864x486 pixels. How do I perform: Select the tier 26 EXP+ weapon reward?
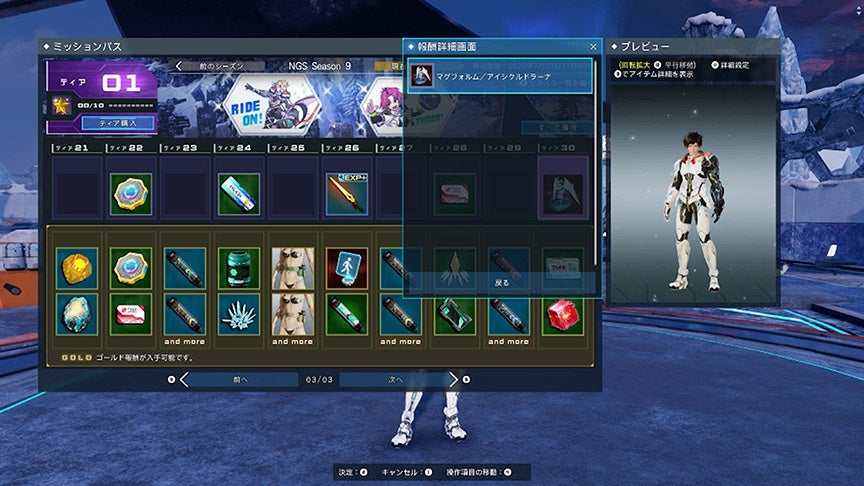click(346, 194)
